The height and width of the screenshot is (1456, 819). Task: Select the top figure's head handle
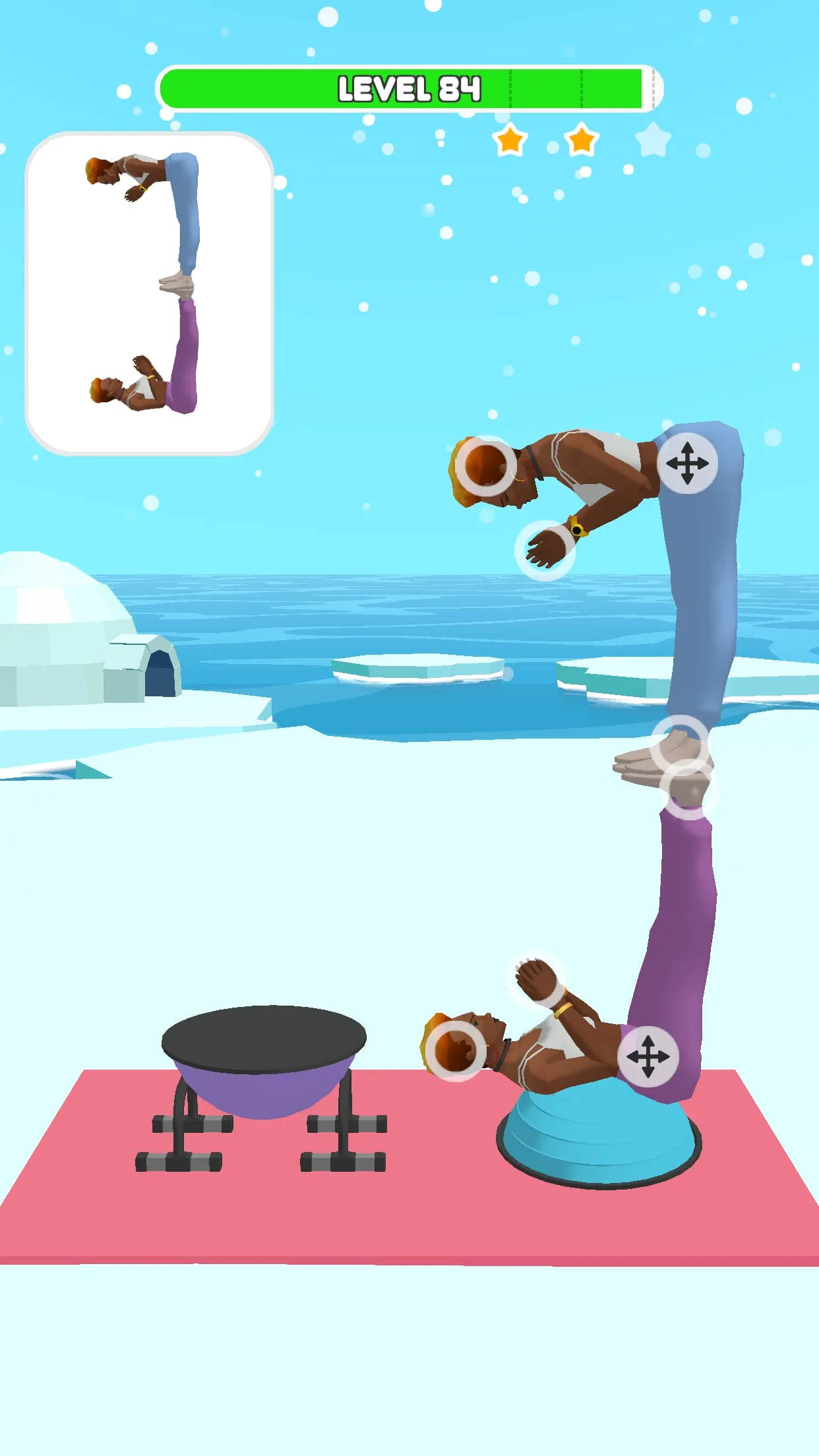pyautogui.click(x=486, y=466)
